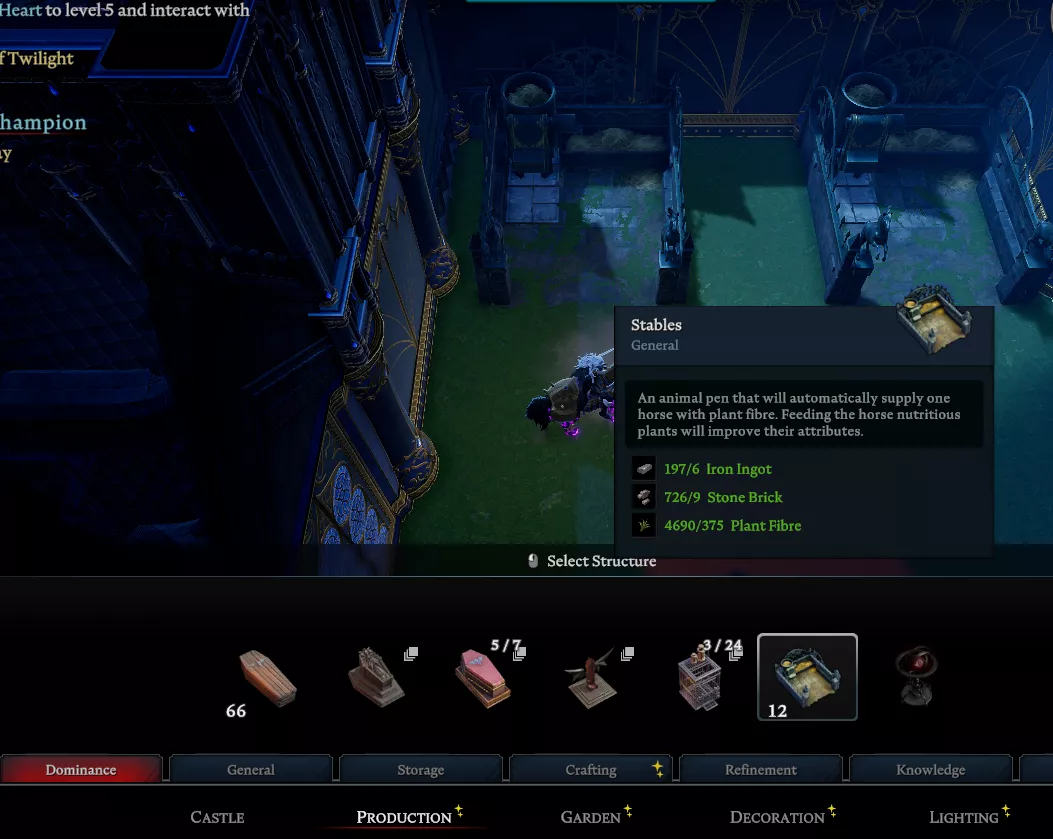Select the Production build section
Image resolution: width=1053 pixels, height=839 pixels.
point(404,817)
